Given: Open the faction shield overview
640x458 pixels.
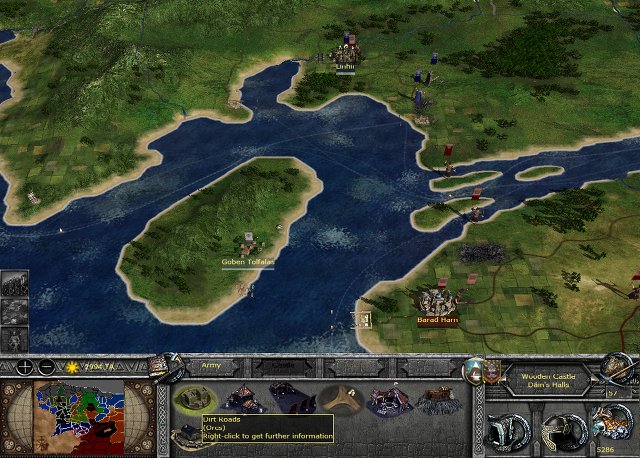Looking at the screenshot, I should [x=473, y=369].
